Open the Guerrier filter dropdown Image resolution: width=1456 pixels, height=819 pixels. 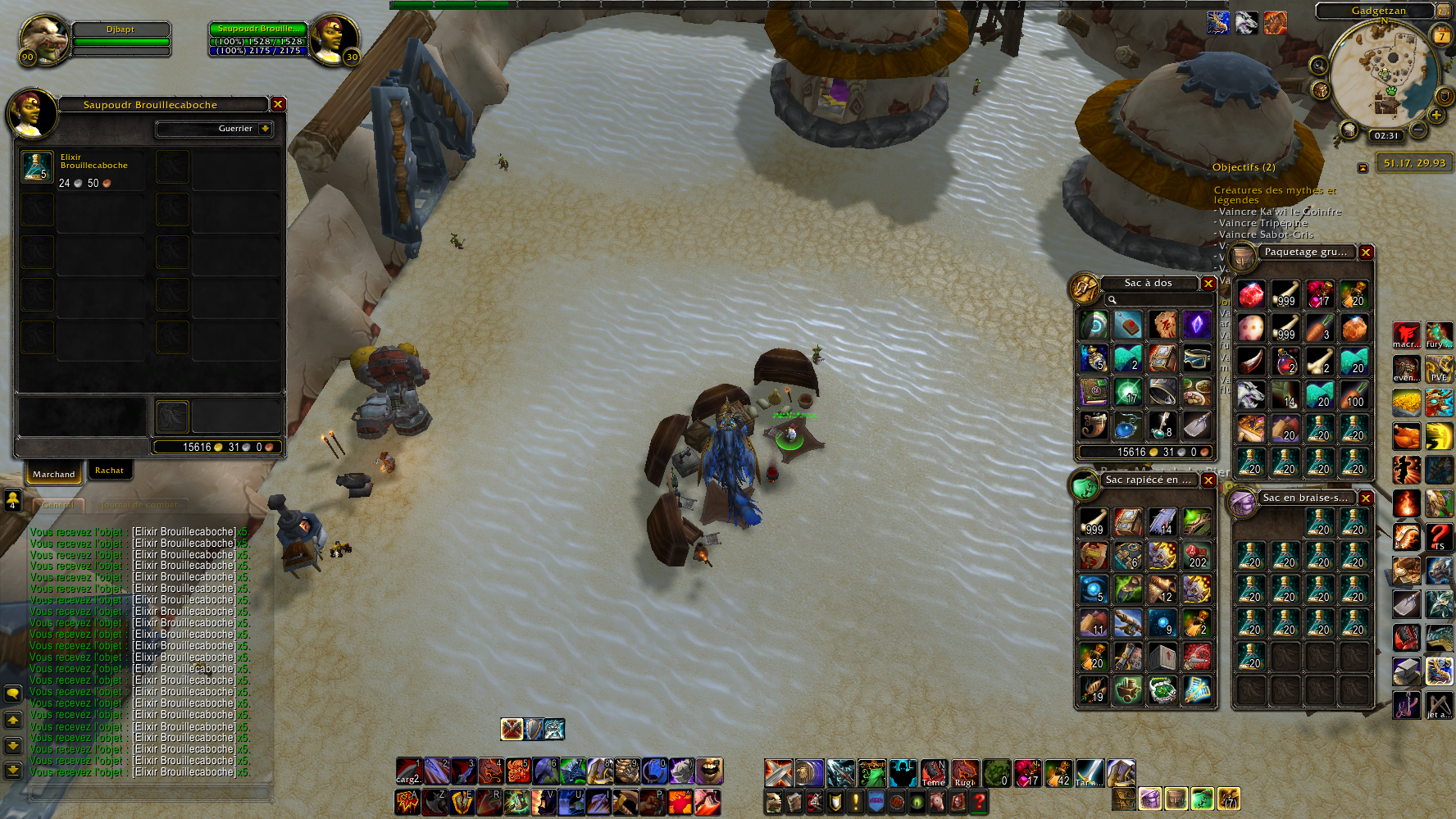coord(265,129)
